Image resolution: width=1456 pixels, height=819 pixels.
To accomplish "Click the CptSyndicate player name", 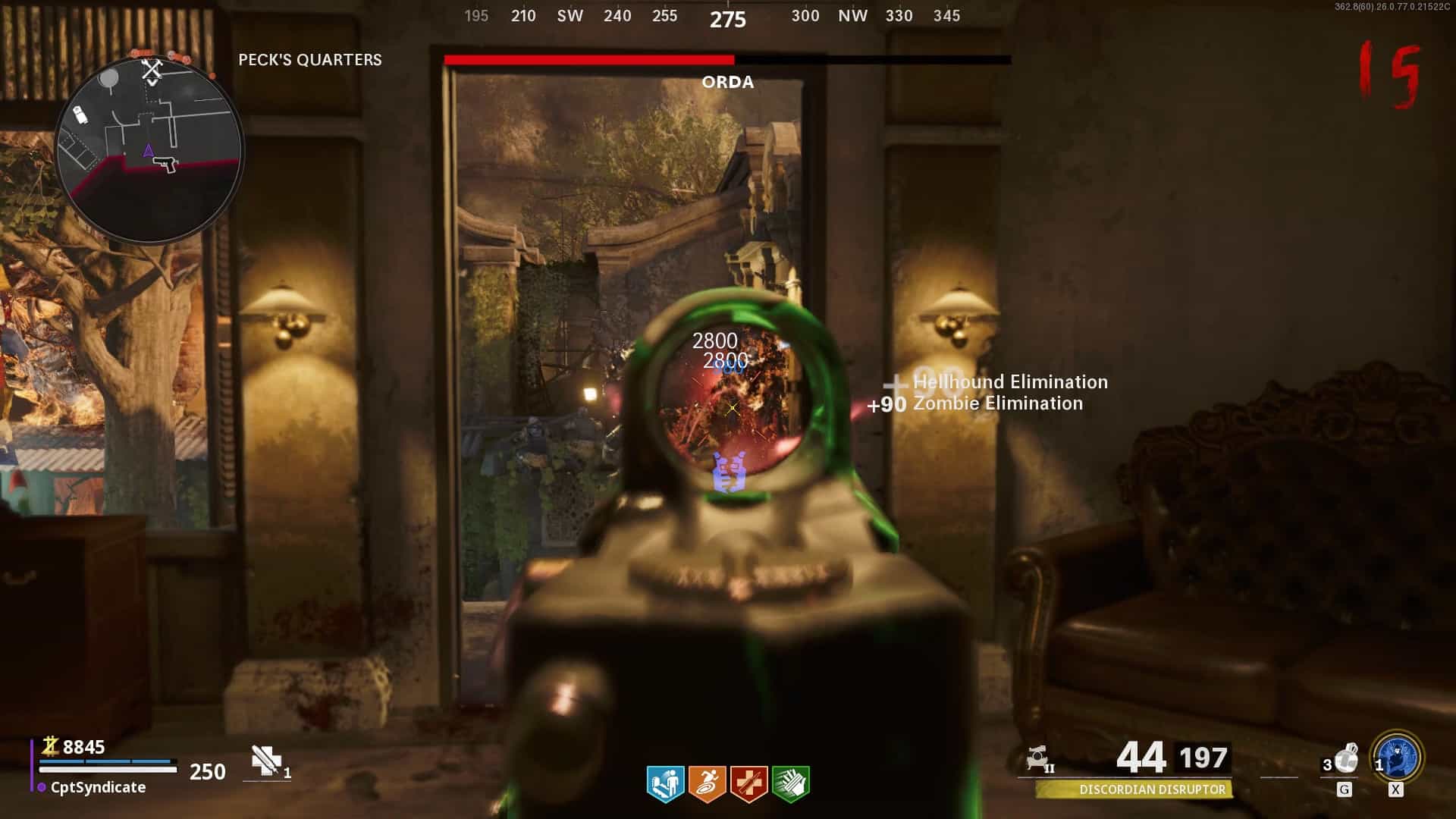I will (98, 787).
